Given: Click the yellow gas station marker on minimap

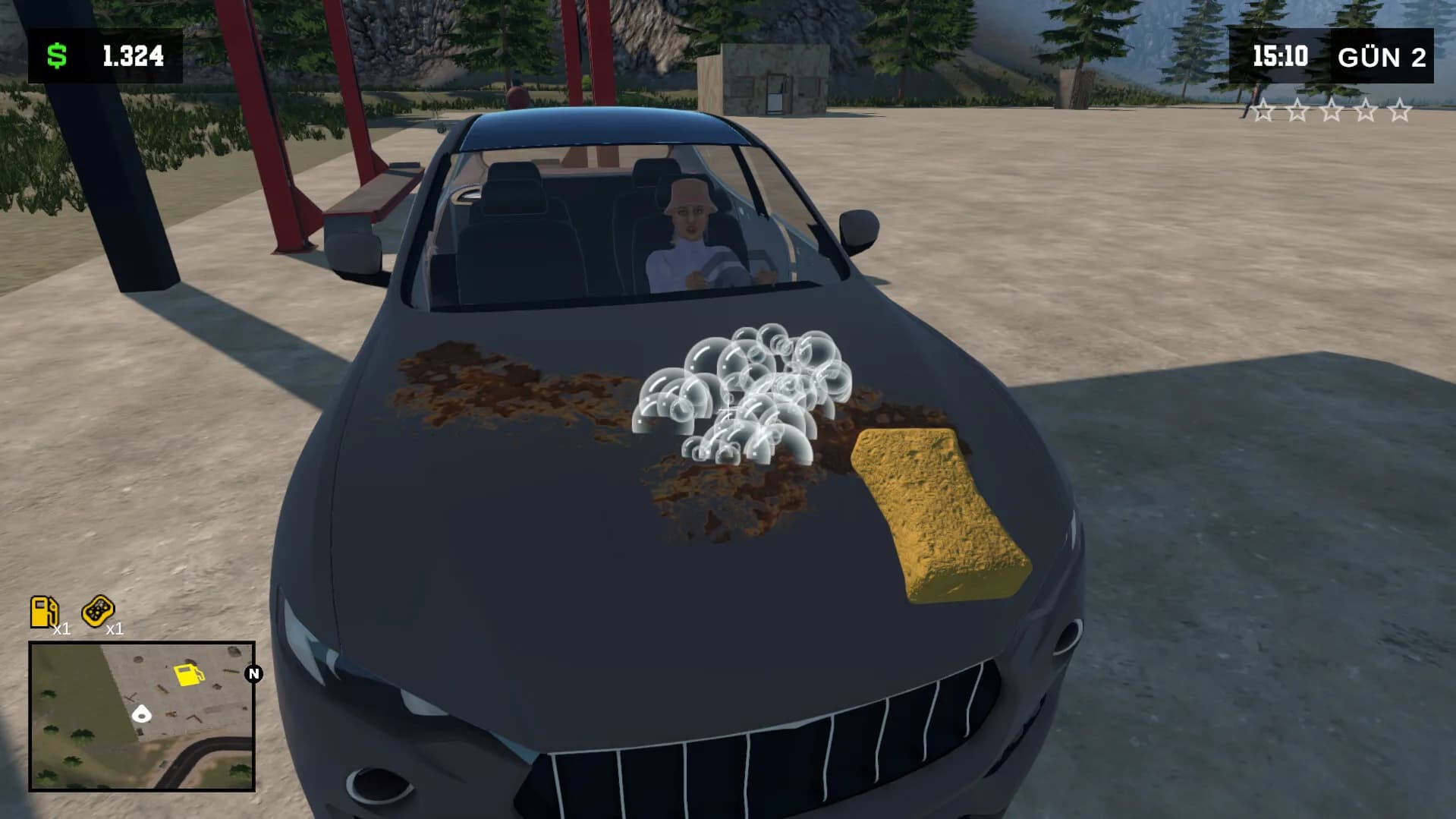Looking at the screenshot, I should [188, 674].
